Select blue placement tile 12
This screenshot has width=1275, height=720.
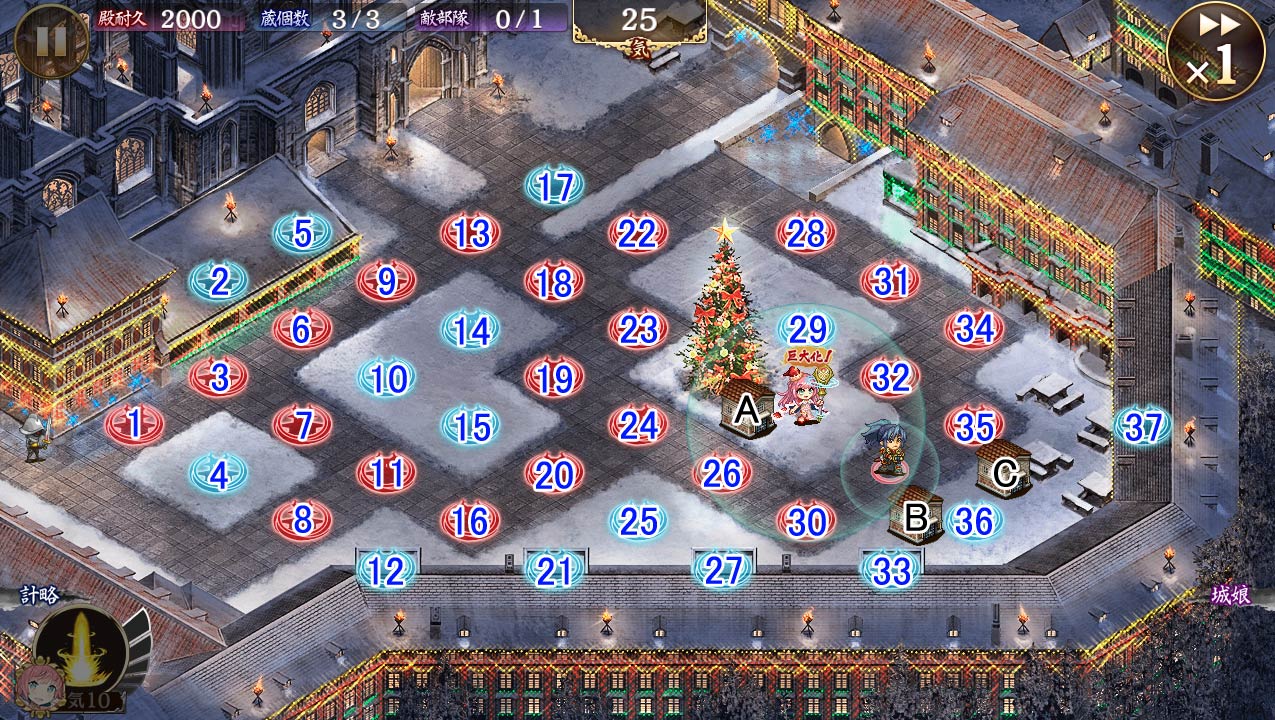[x=386, y=570]
